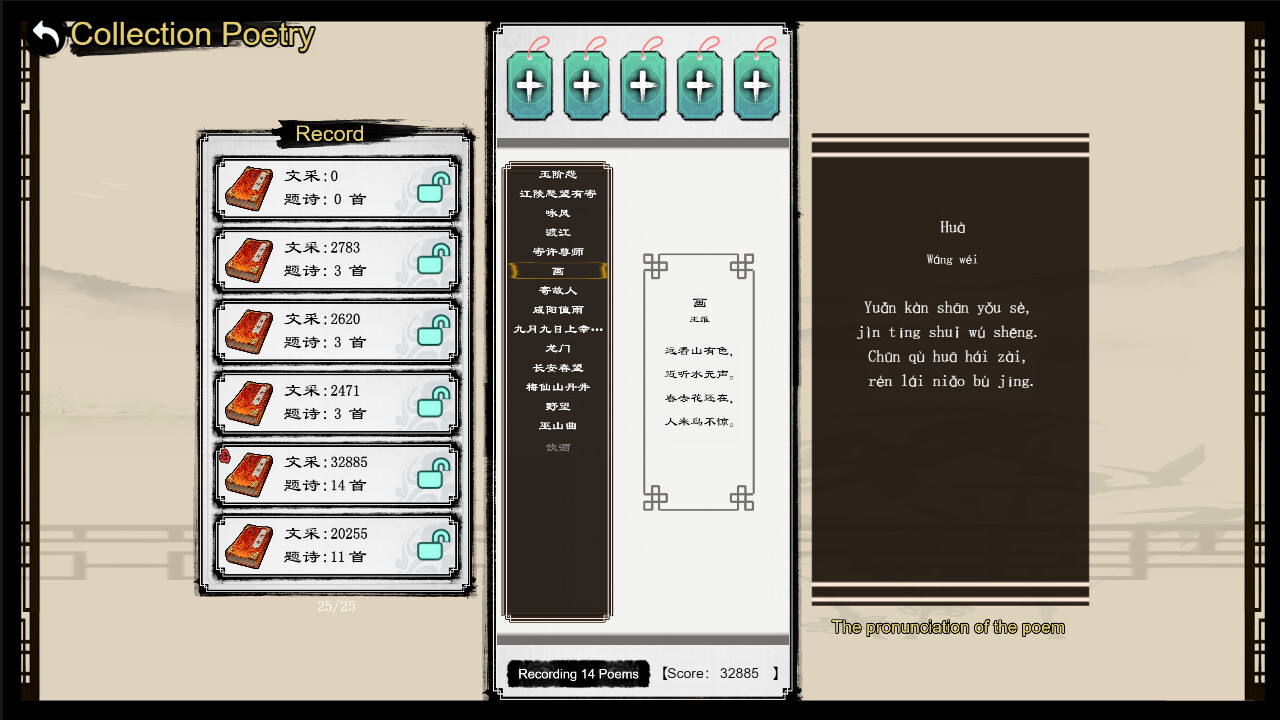This screenshot has height=720, width=1280.
Task: Select 长安春望 in the poem list
Action: [x=558, y=368]
